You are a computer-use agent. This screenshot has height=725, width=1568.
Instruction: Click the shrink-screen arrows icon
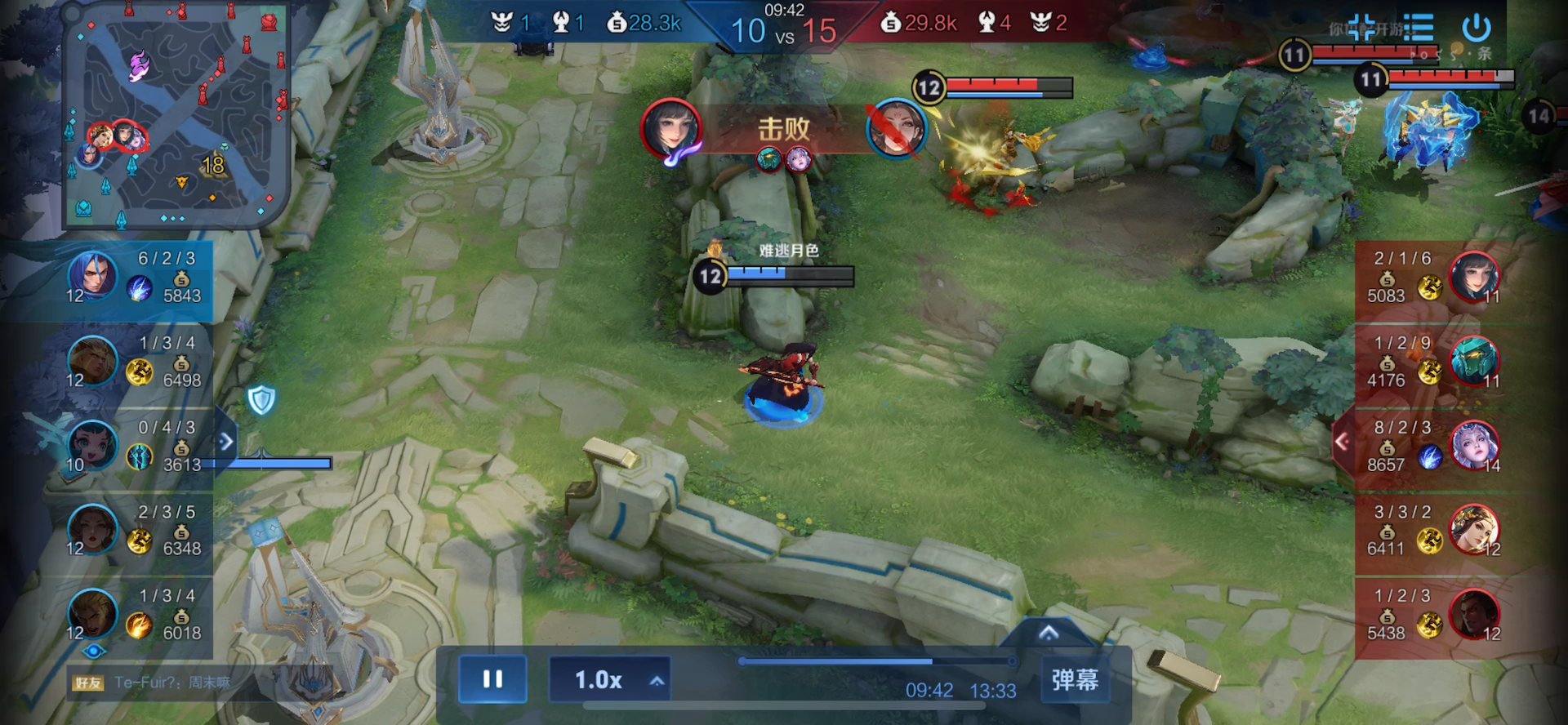1361,29
